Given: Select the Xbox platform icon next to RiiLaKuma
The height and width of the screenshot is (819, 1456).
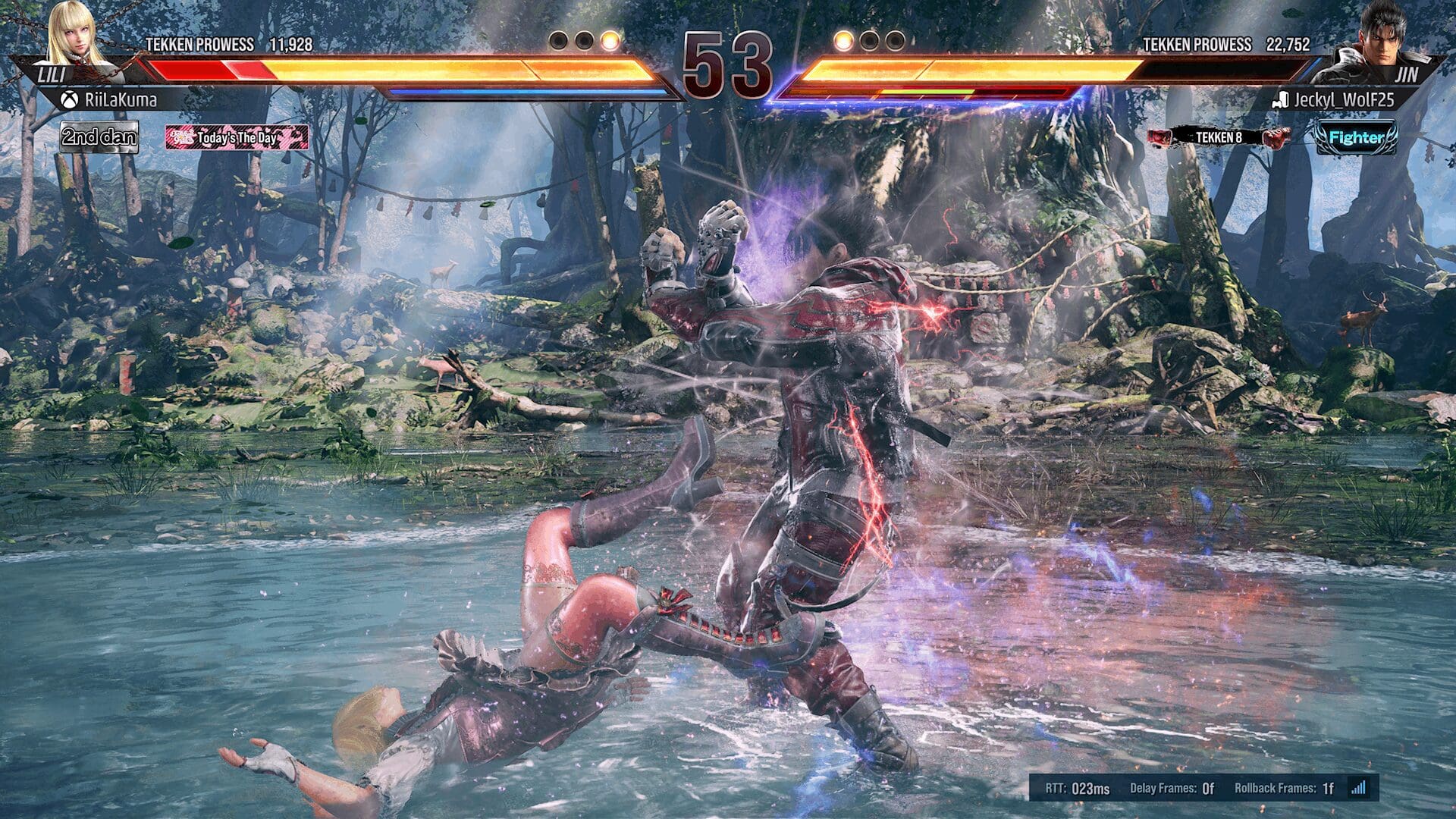Looking at the screenshot, I should [x=68, y=97].
